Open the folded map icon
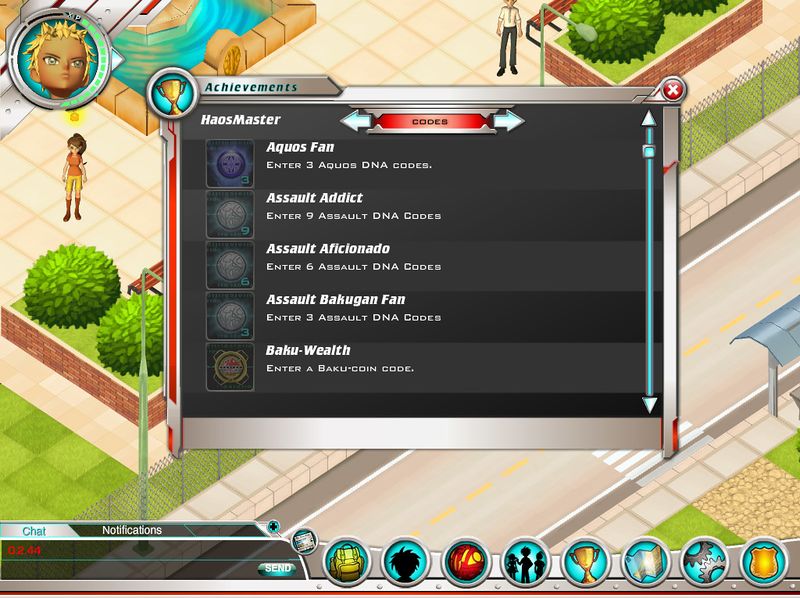Screen dimensions: 800x598 pos(643,565)
